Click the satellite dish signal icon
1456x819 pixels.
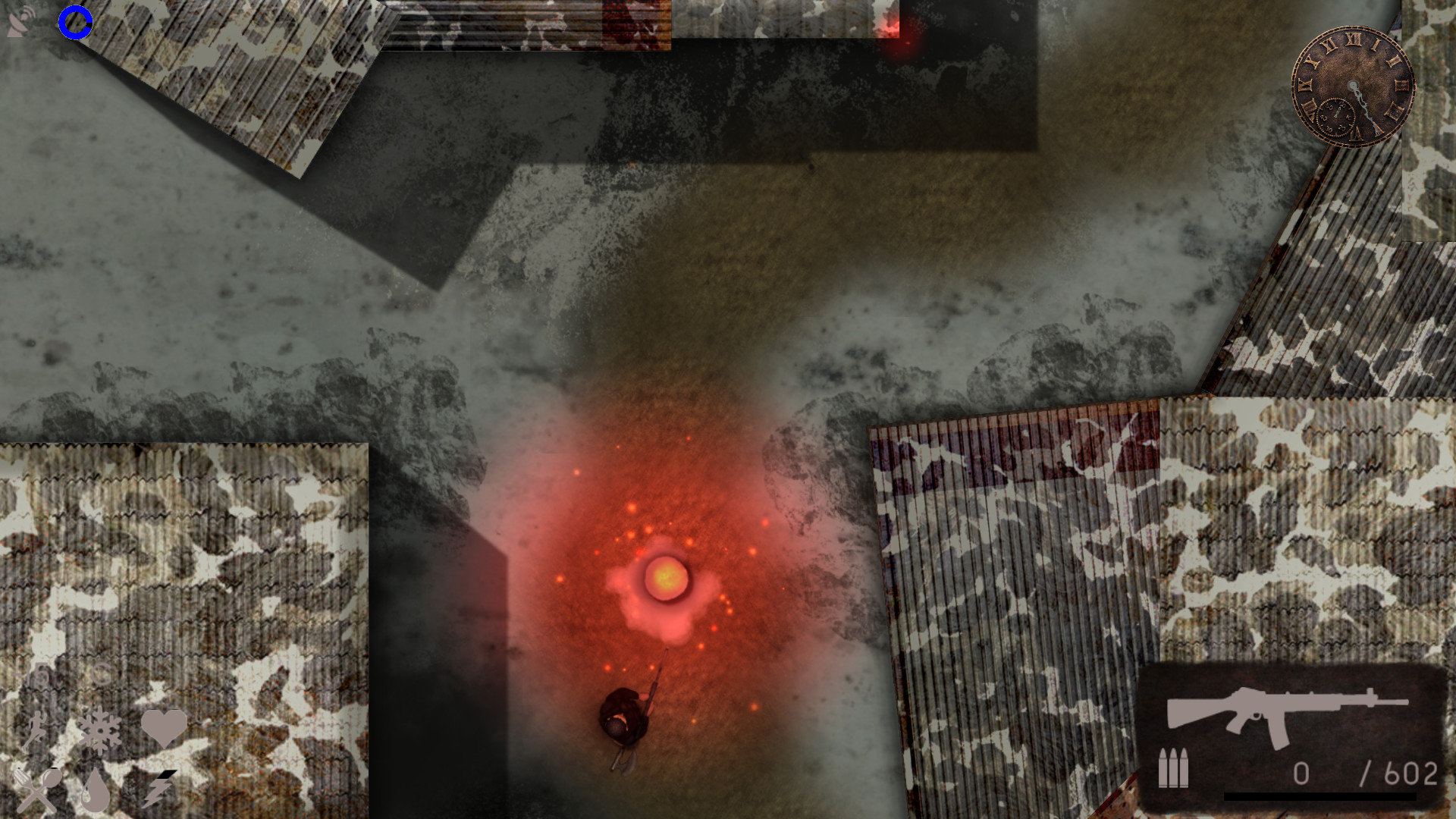pyautogui.click(x=20, y=19)
